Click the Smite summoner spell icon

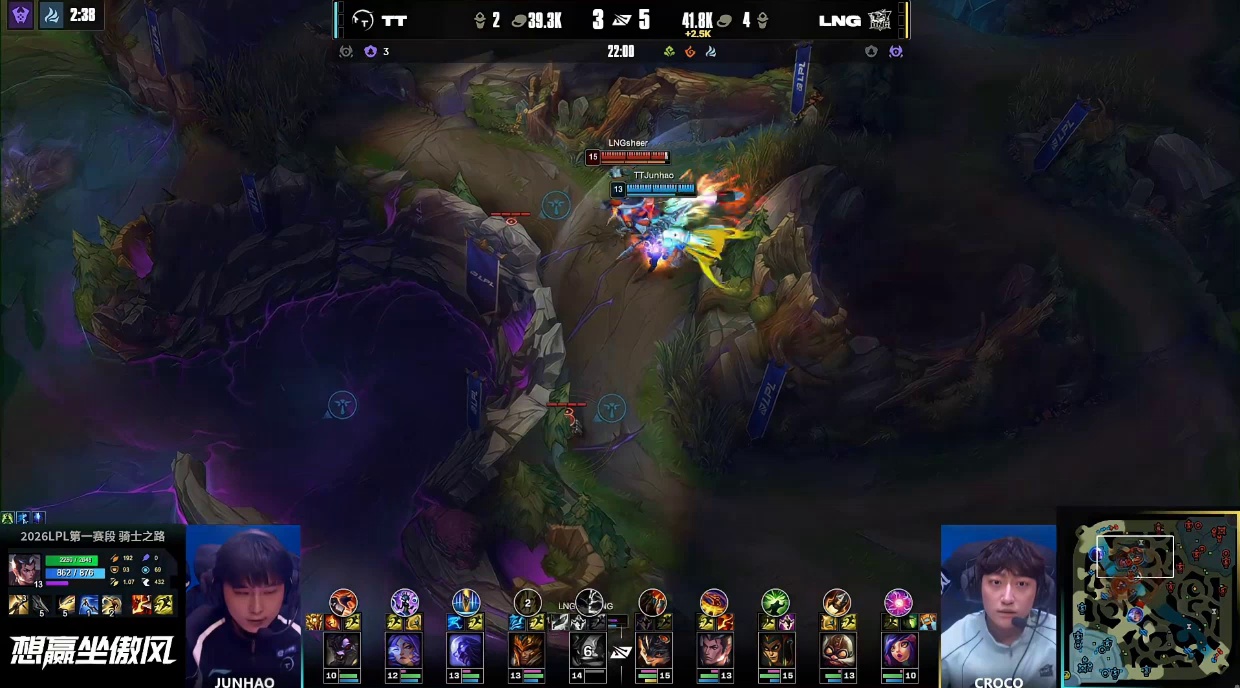(142, 604)
